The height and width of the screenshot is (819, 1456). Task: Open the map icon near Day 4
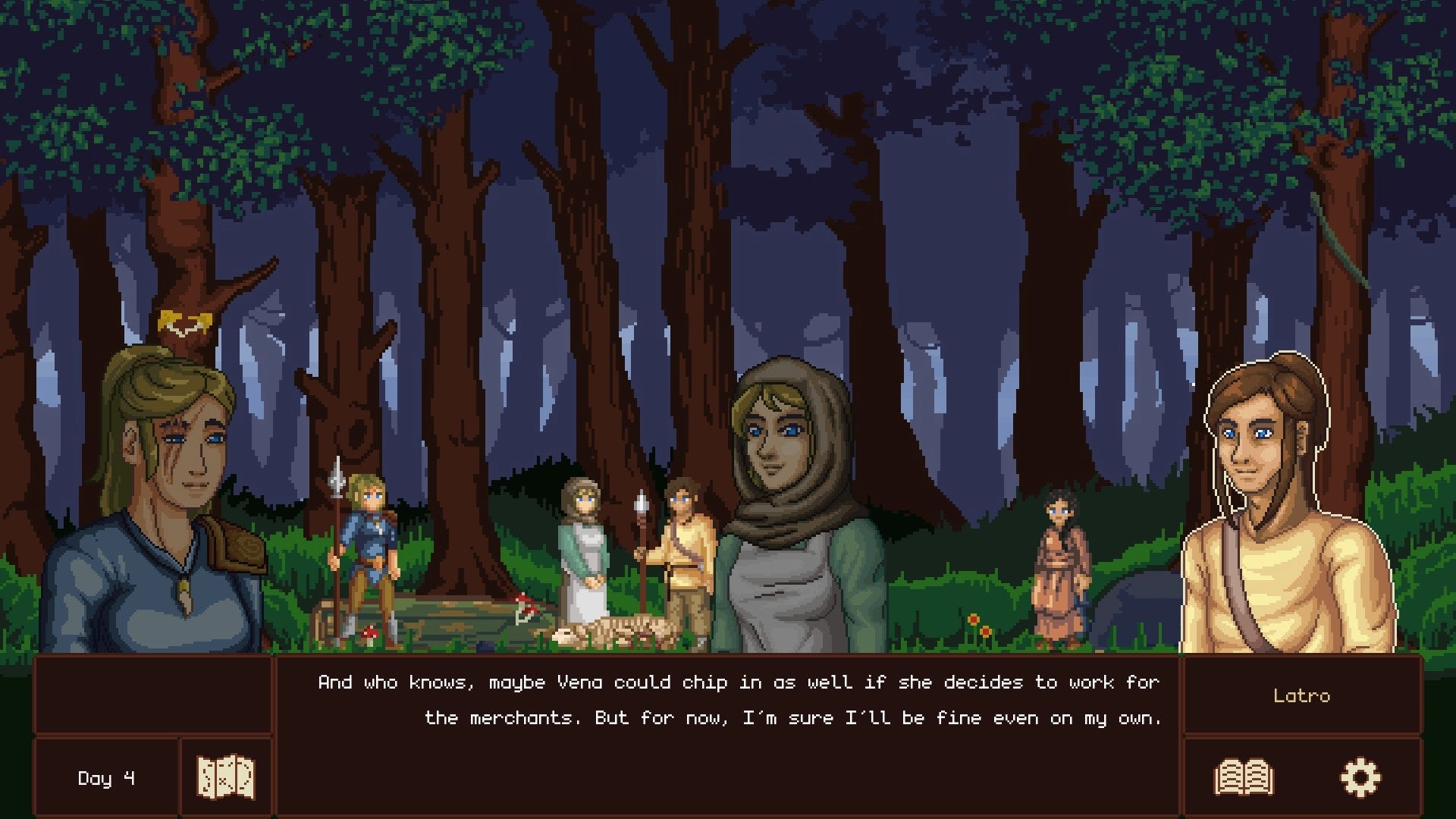[224, 777]
